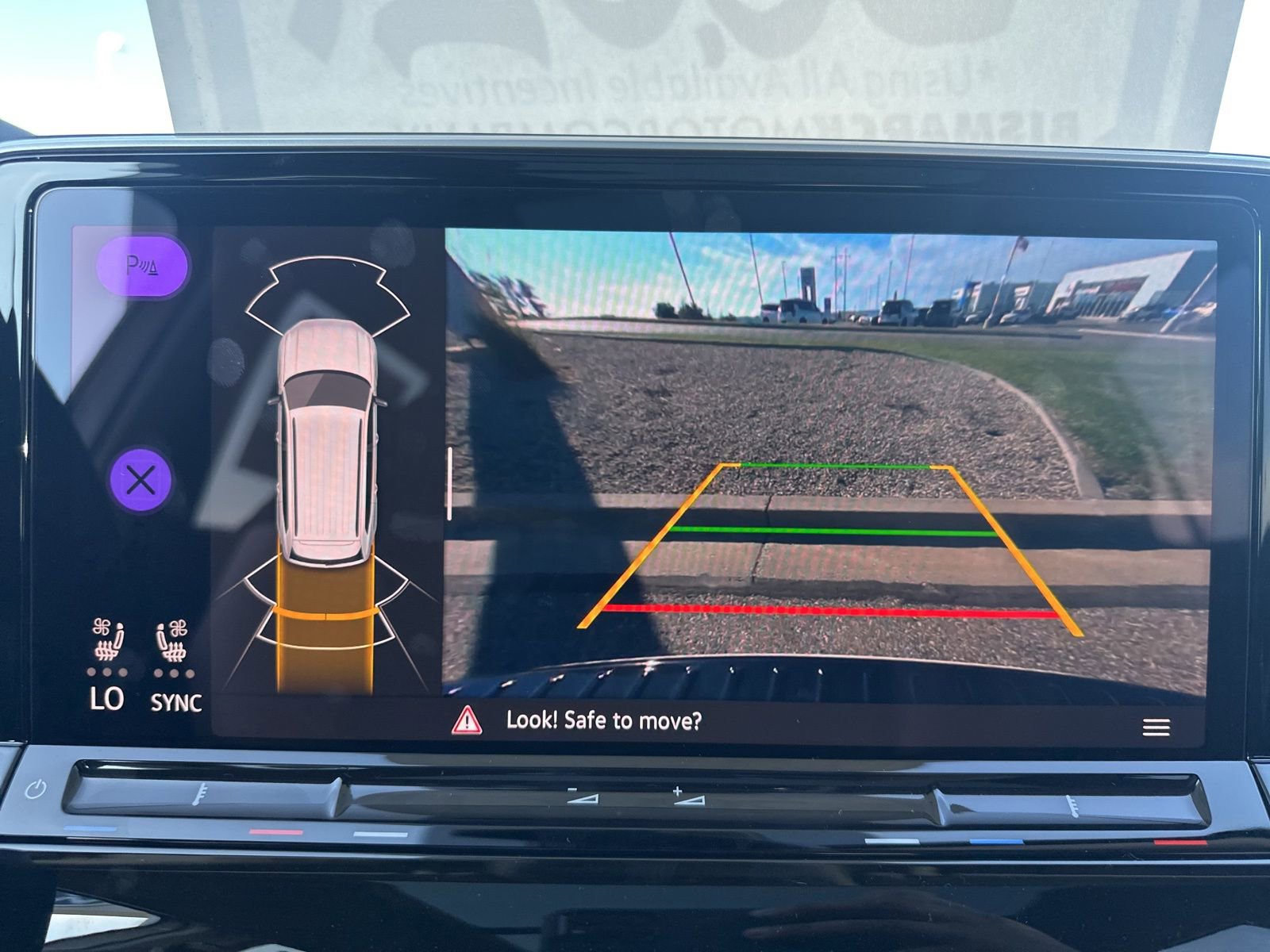This screenshot has height=952, width=1270.
Task: Close the parking camera view
Action: coord(140,481)
